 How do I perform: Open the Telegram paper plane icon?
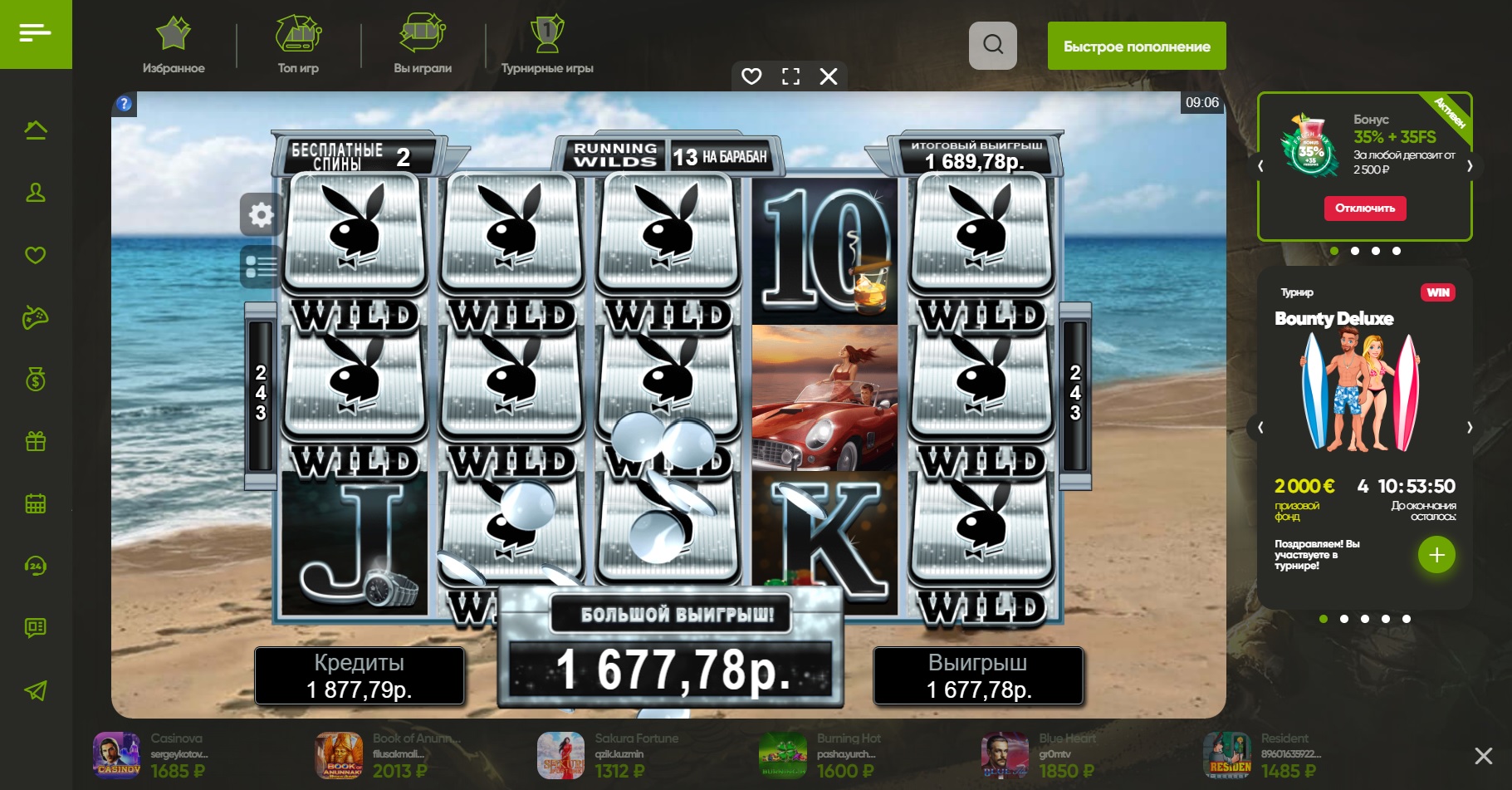36,690
